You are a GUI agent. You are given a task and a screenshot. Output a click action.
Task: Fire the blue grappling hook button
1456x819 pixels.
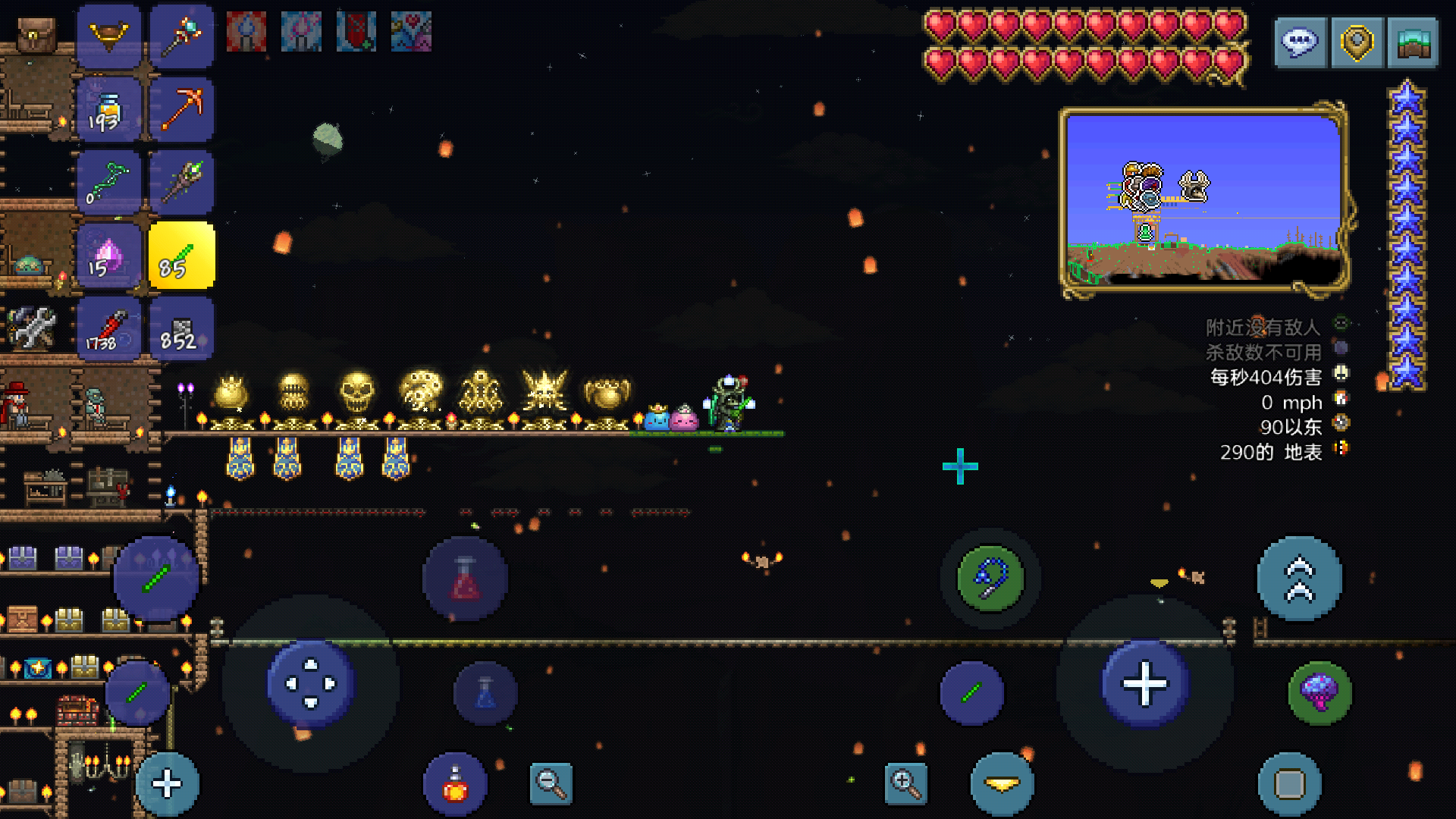990,579
